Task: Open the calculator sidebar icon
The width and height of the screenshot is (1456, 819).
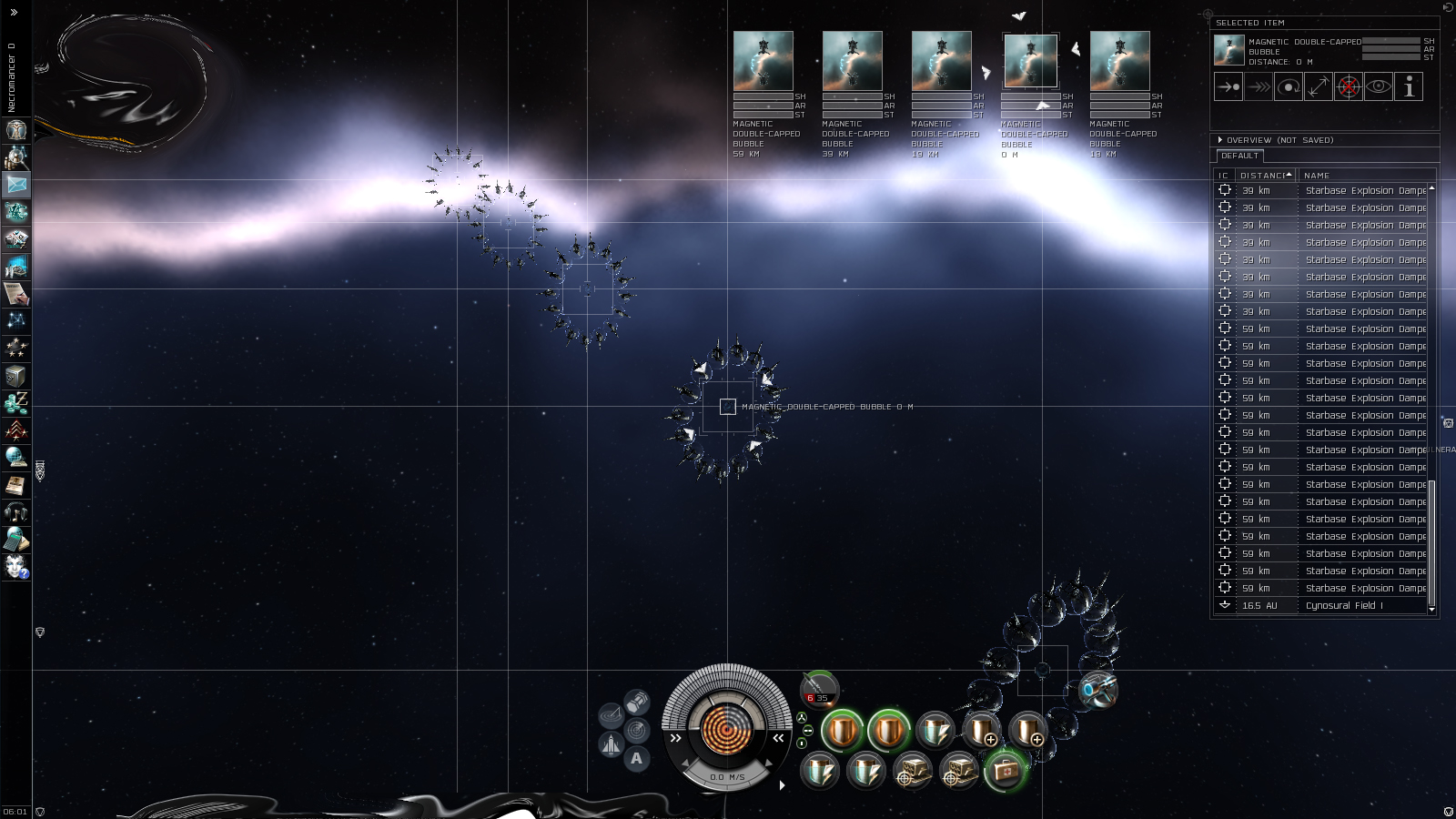Action: point(16,540)
